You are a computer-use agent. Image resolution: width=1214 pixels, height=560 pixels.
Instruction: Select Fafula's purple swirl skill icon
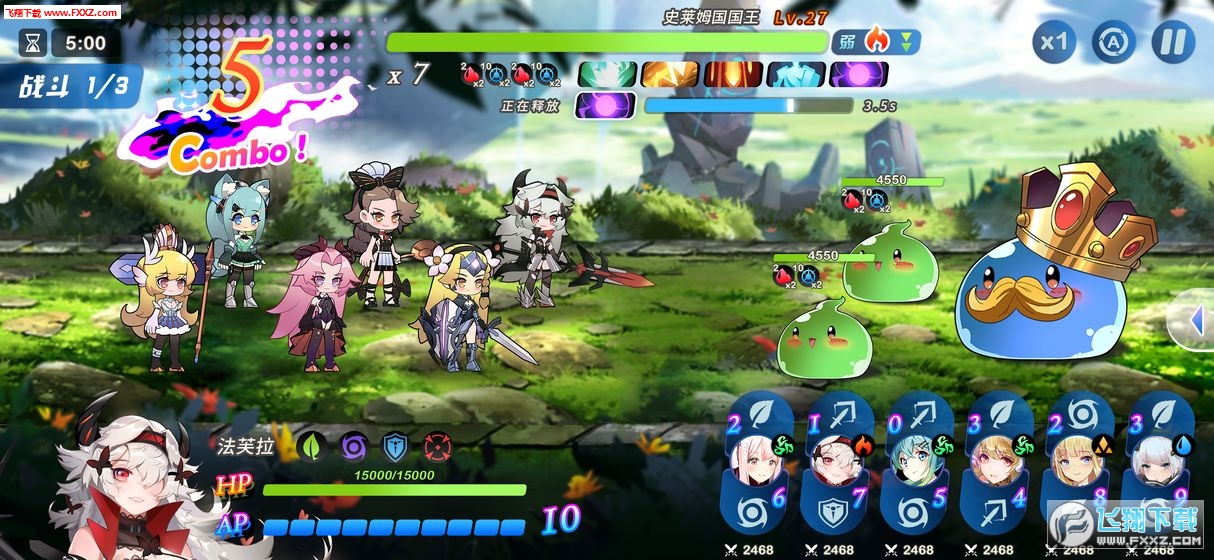[x=353, y=446]
